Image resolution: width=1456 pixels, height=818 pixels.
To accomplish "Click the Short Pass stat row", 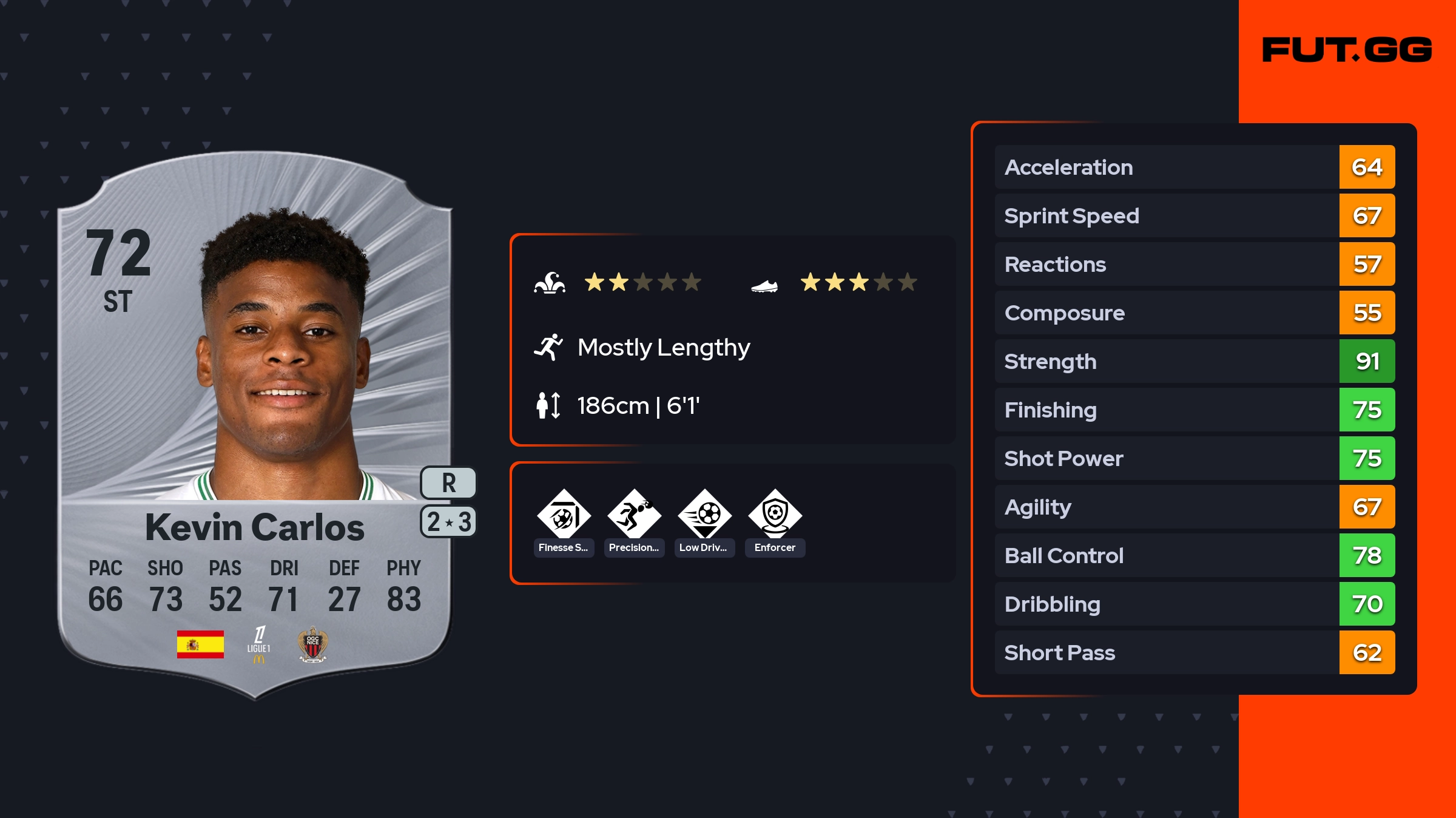I will (x=1194, y=653).
